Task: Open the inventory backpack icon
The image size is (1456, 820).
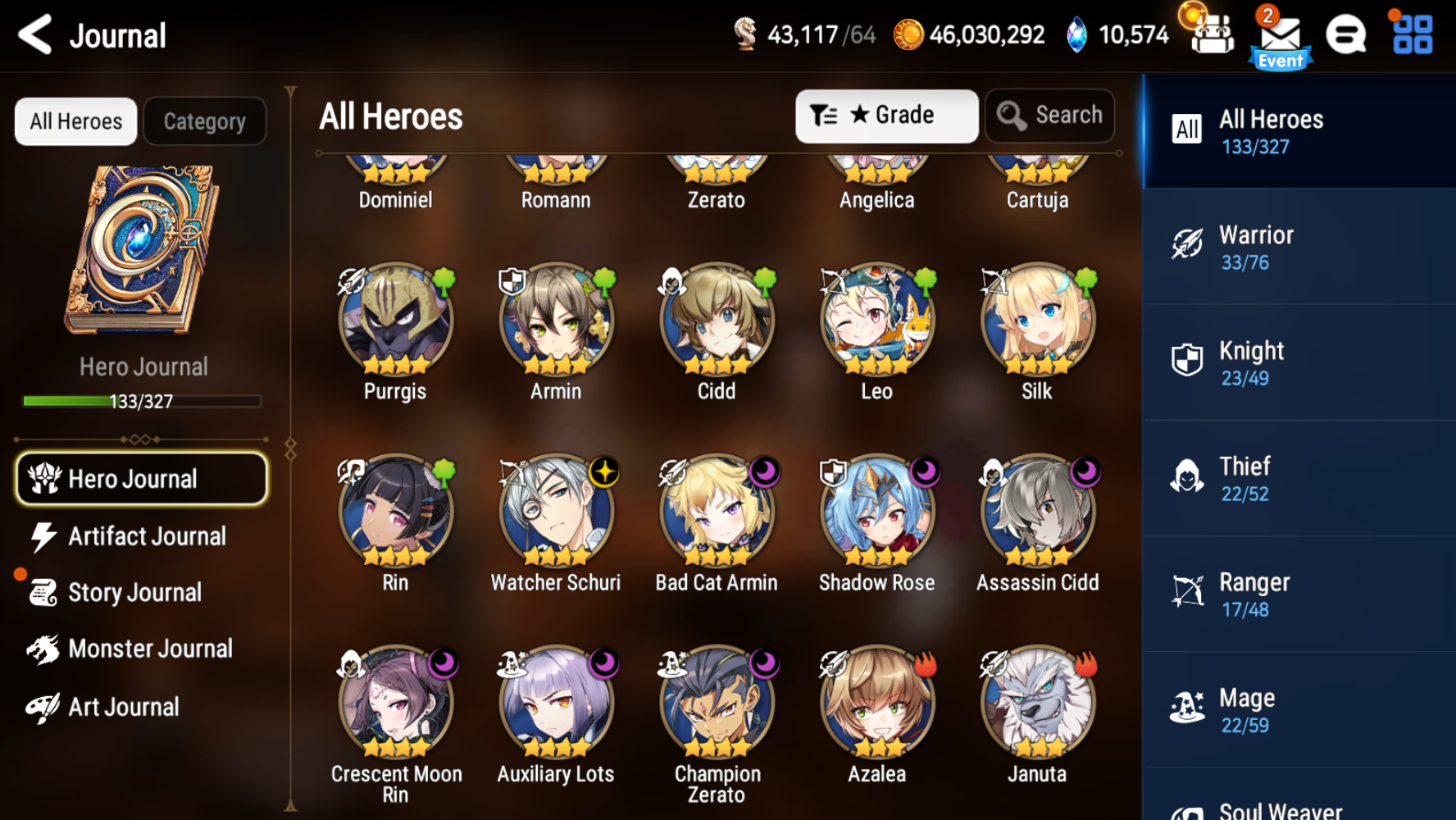Action: 1213,34
